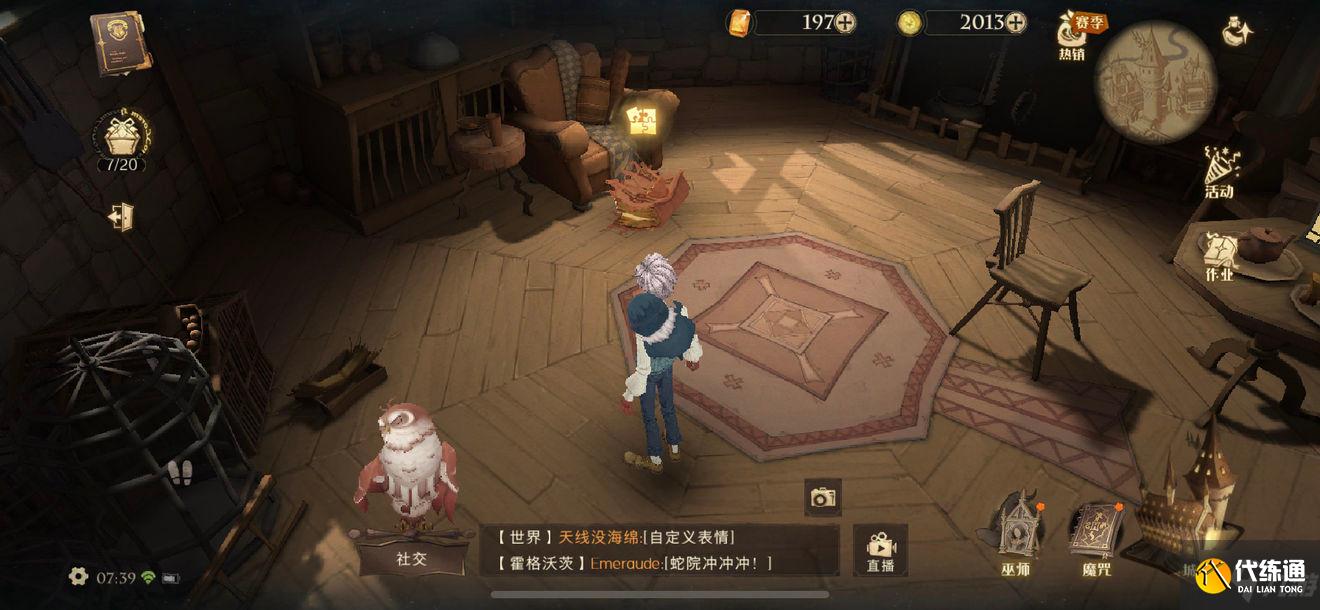Open the Hogwarts crest book
This screenshot has height=610, width=1320.
coord(120,42)
